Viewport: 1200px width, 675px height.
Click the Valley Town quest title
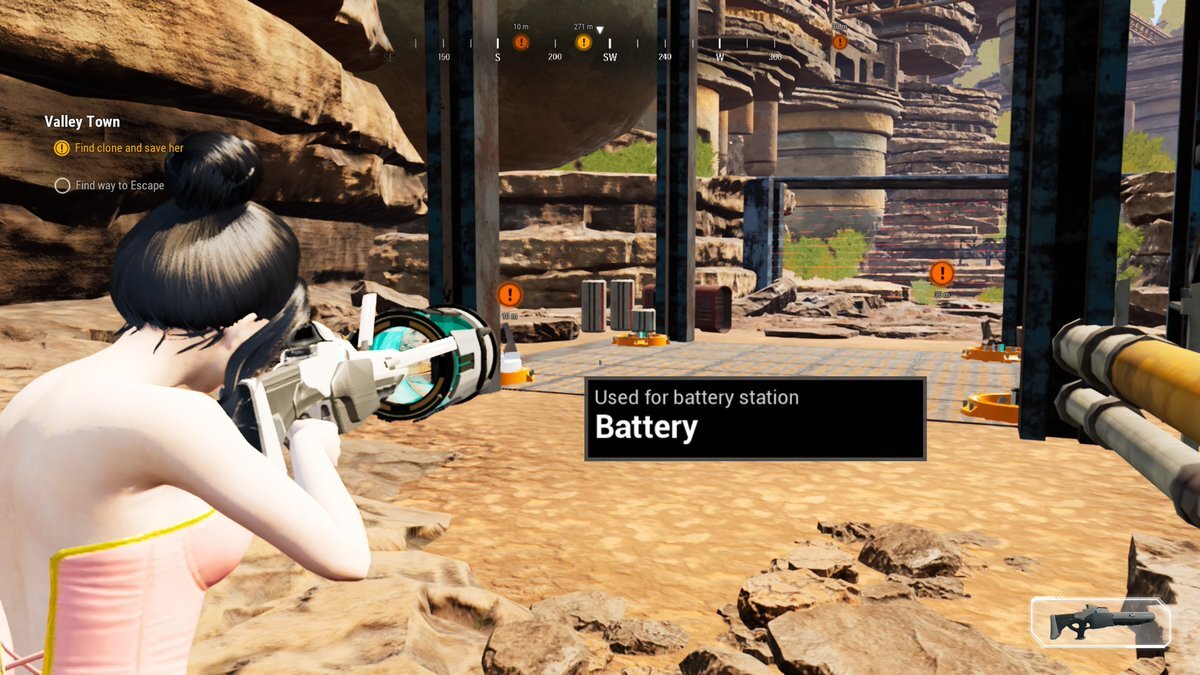point(82,122)
